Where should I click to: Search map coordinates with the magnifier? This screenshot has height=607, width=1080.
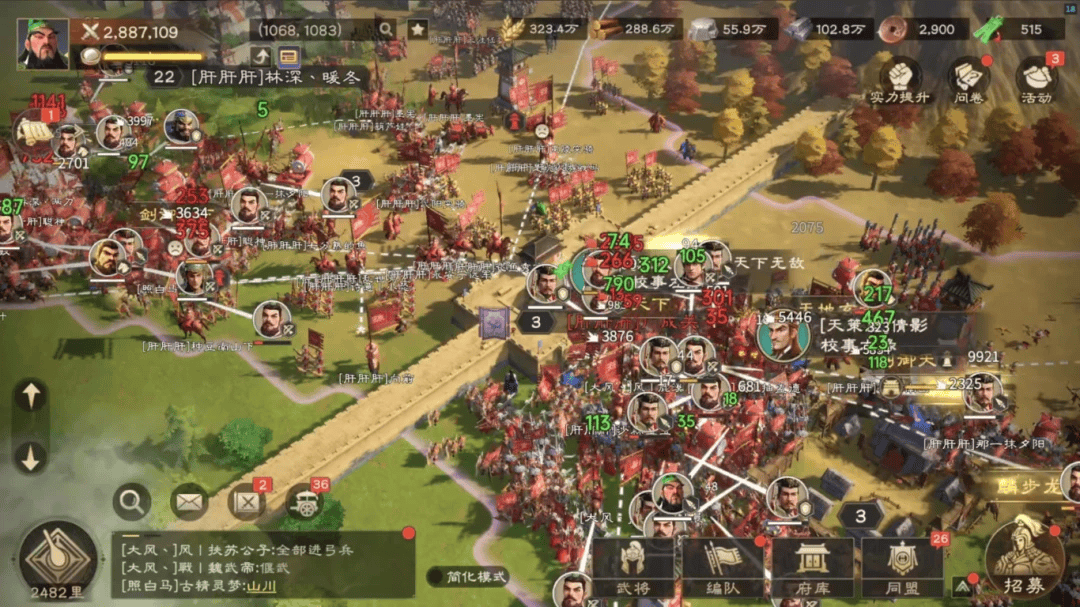click(386, 29)
